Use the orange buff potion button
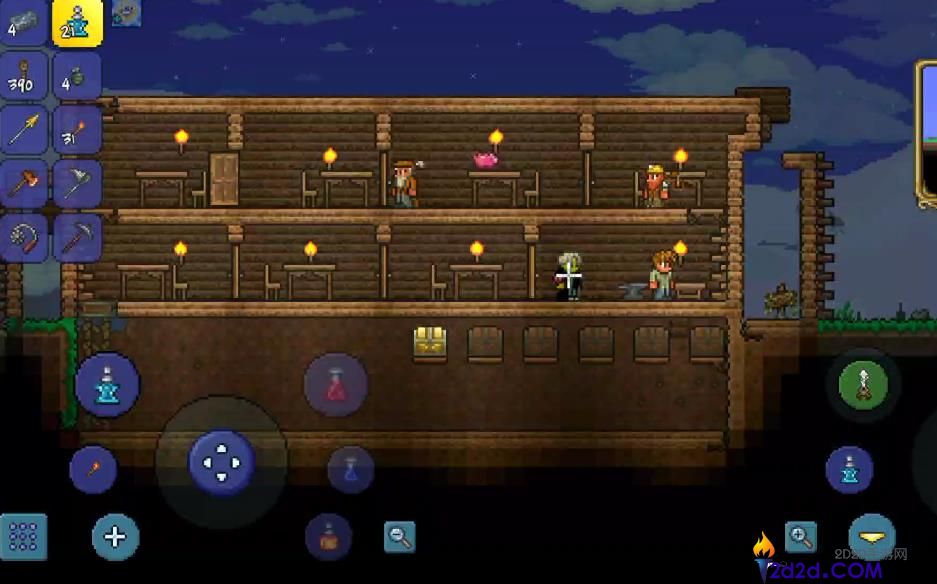Screen dimensions: 937x584 click(x=328, y=537)
